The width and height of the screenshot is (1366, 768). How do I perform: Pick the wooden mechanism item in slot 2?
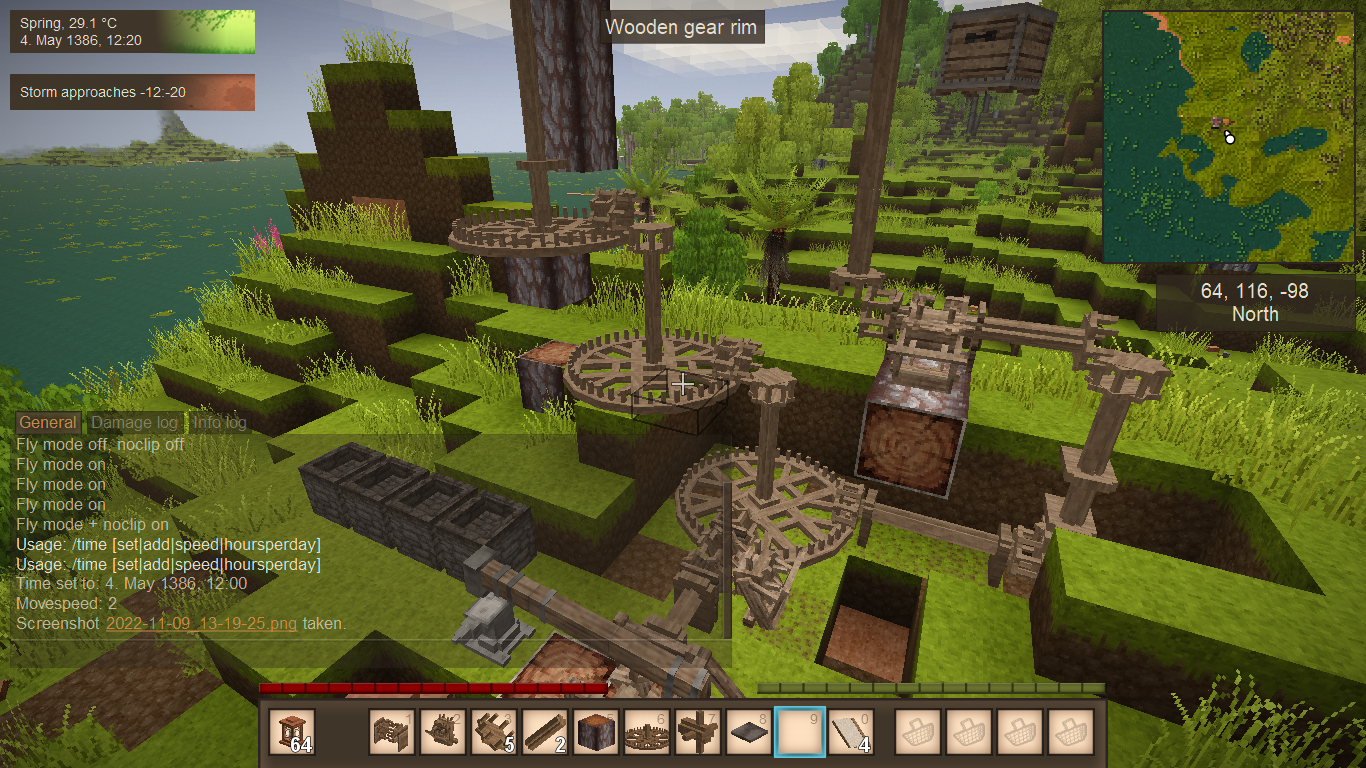443,732
